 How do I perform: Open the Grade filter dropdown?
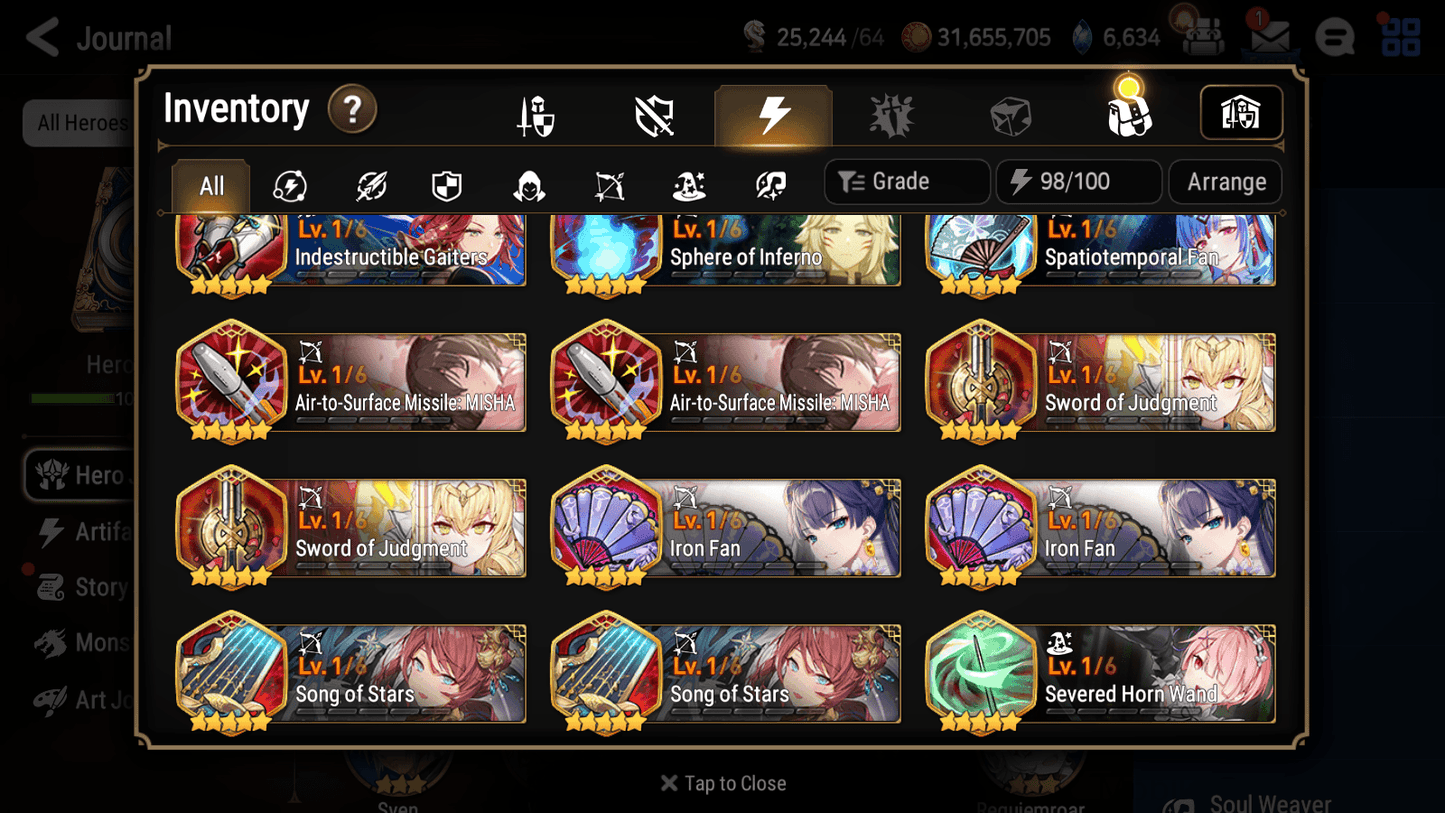point(906,181)
